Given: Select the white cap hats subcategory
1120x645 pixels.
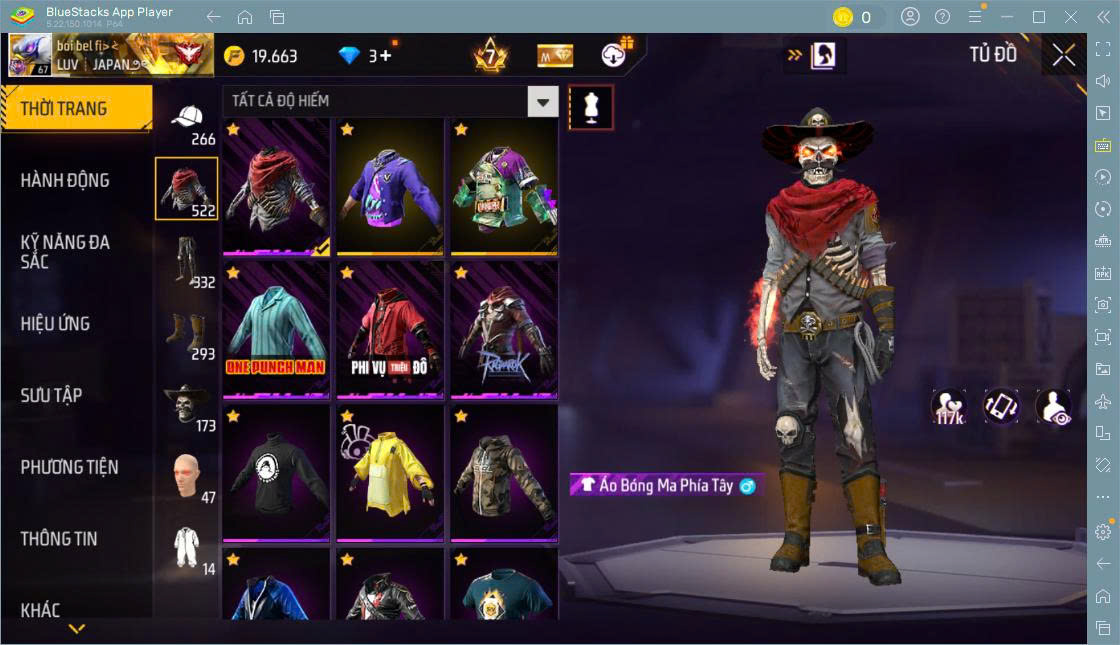Looking at the screenshot, I should click(x=187, y=119).
